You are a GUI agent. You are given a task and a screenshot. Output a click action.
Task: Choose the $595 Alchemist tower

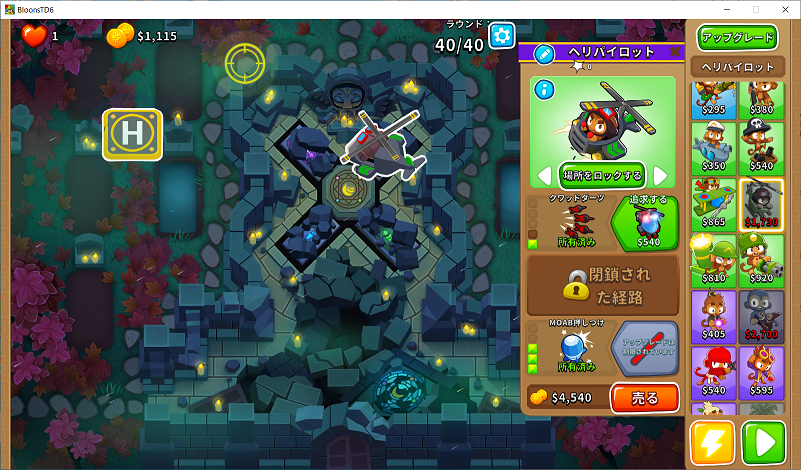click(762, 368)
